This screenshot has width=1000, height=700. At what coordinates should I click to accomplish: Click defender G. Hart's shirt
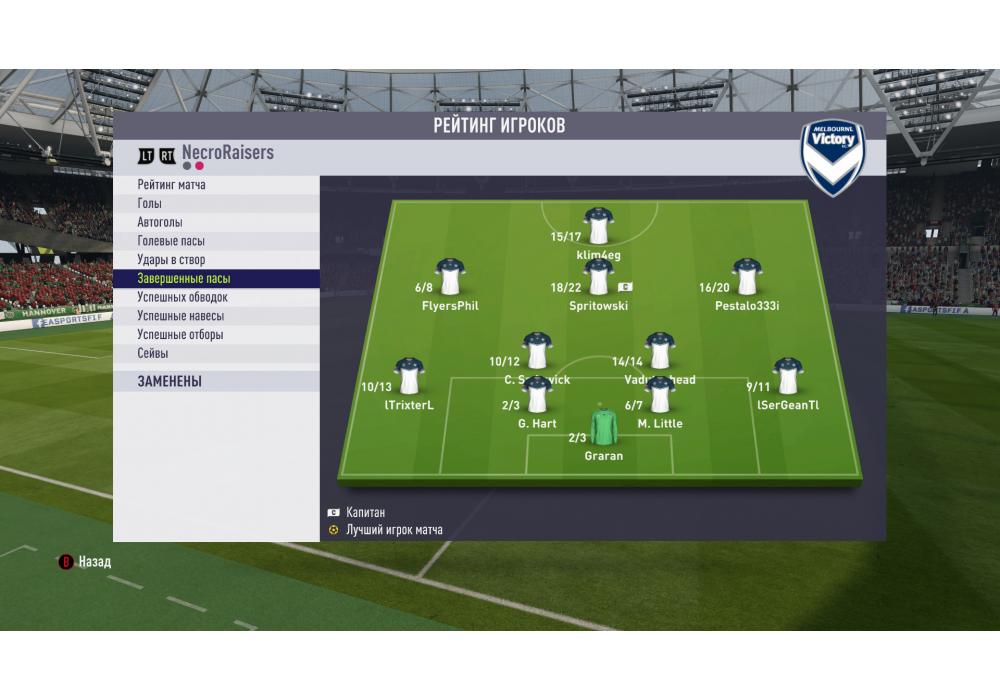coord(537,395)
